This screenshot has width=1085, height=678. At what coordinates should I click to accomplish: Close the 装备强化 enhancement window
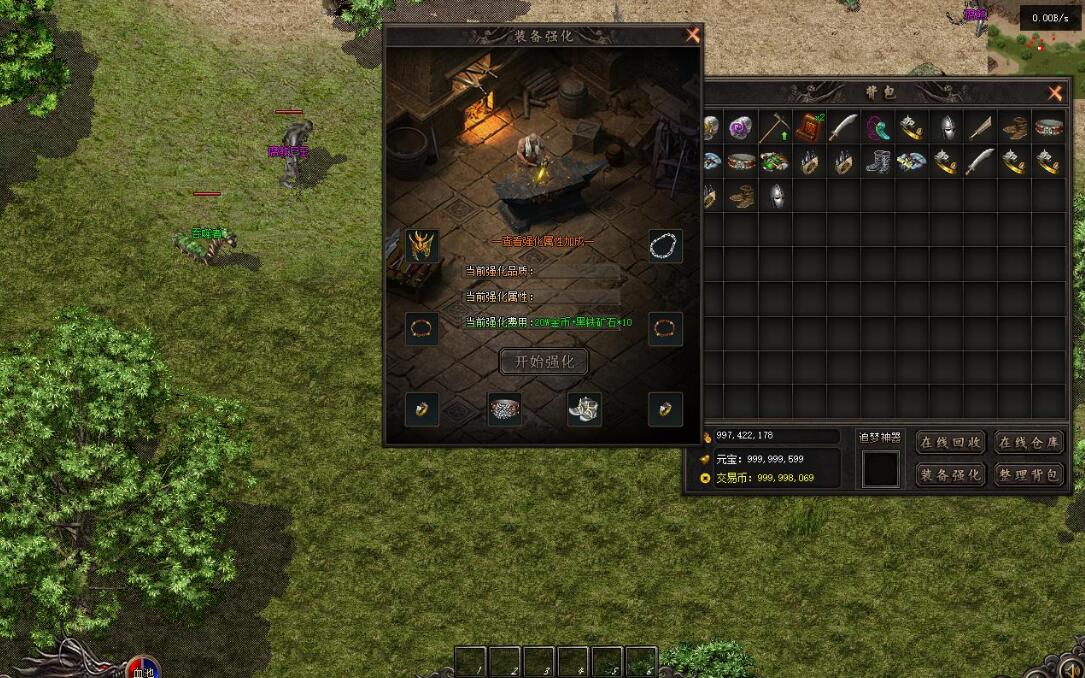tap(693, 35)
